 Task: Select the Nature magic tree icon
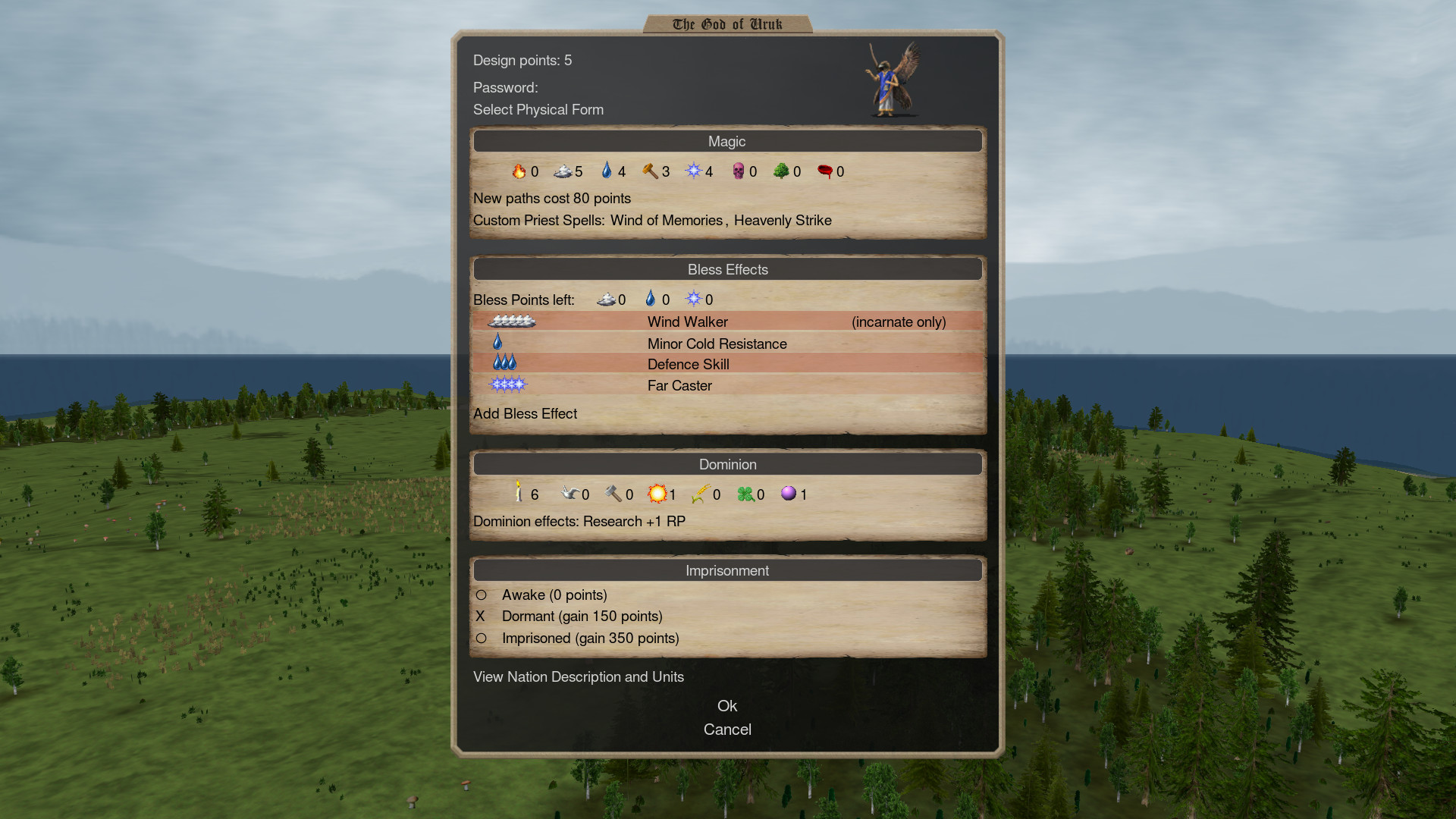pos(782,171)
